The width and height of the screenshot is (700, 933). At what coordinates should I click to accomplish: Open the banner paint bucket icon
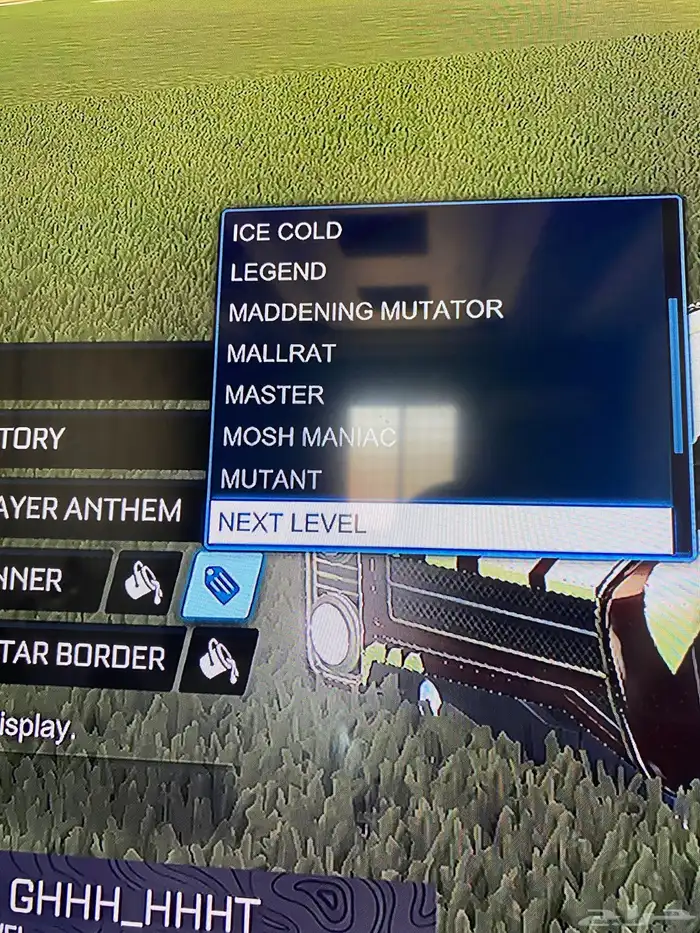tap(145, 582)
